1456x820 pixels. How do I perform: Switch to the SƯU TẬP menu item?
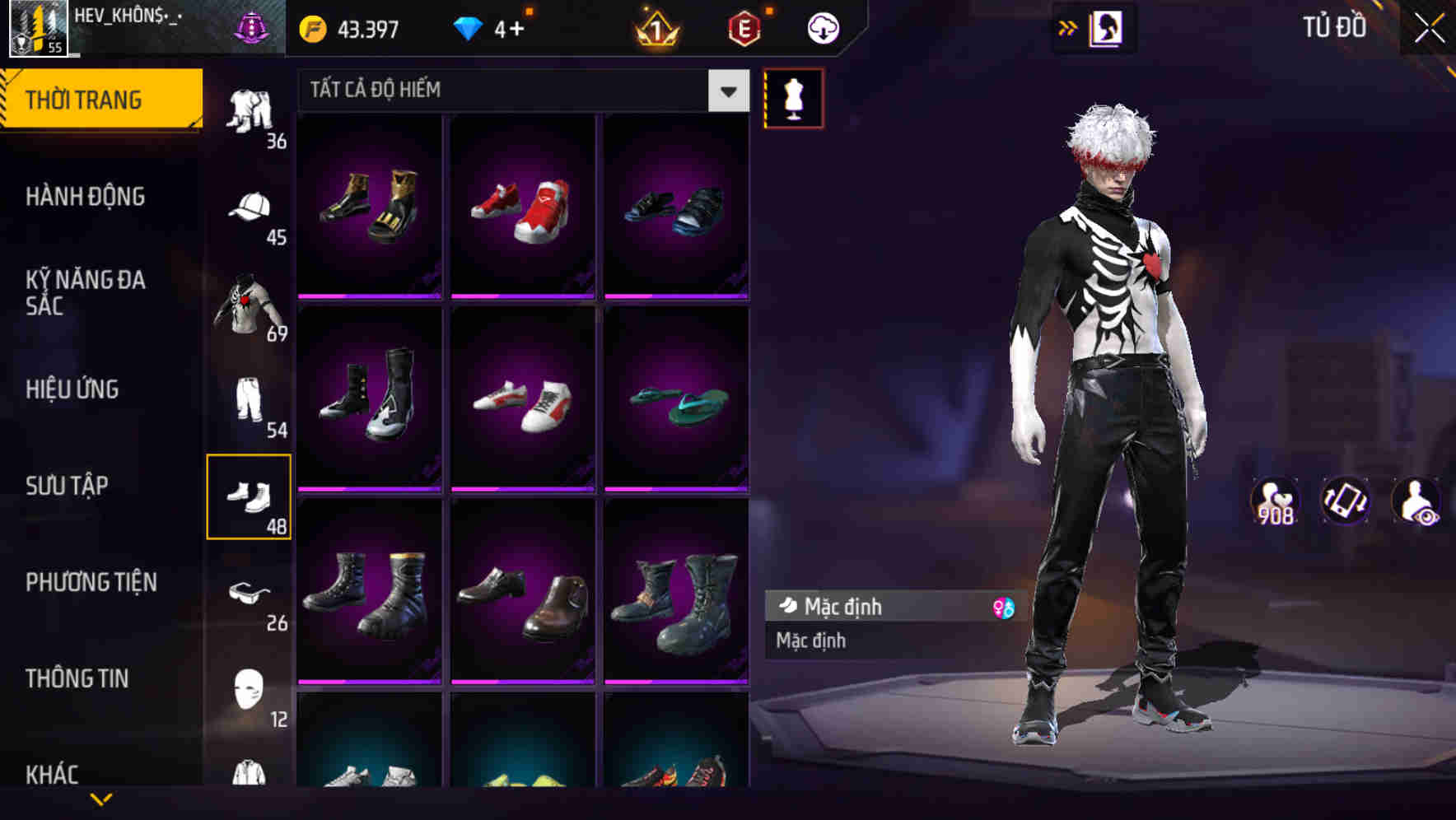pyautogui.click(x=66, y=486)
